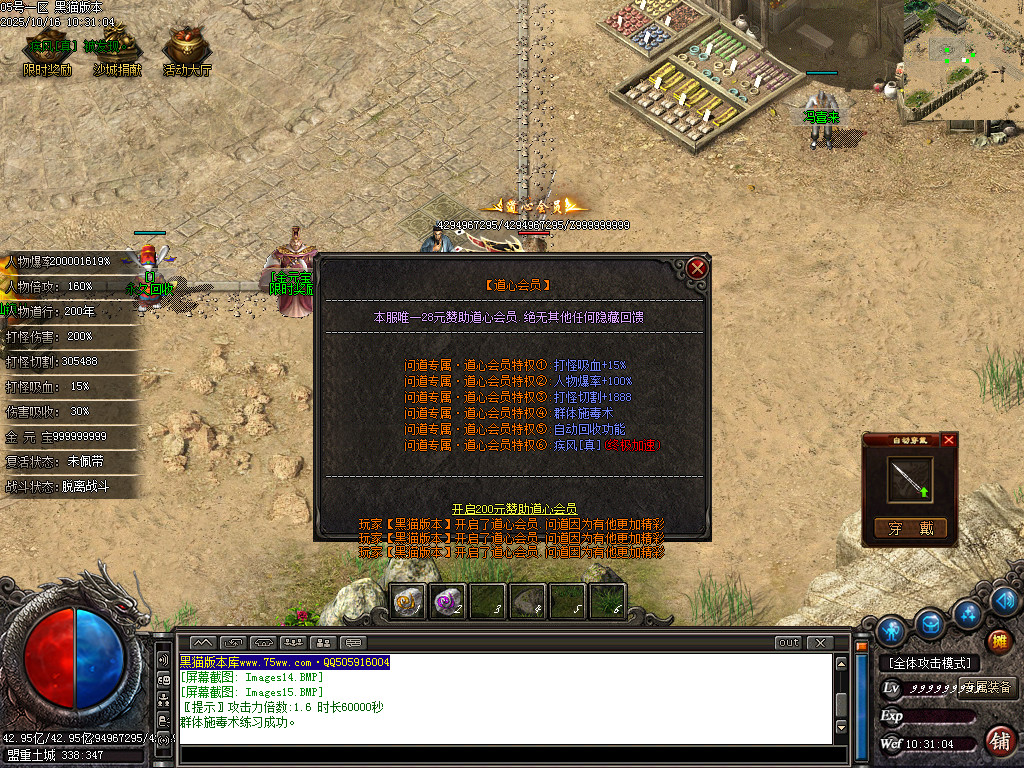Image resolution: width=1024 pixels, height=768 pixels.
Task: Use the purple swirl skill in hotbar slot 2
Action: point(447,601)
